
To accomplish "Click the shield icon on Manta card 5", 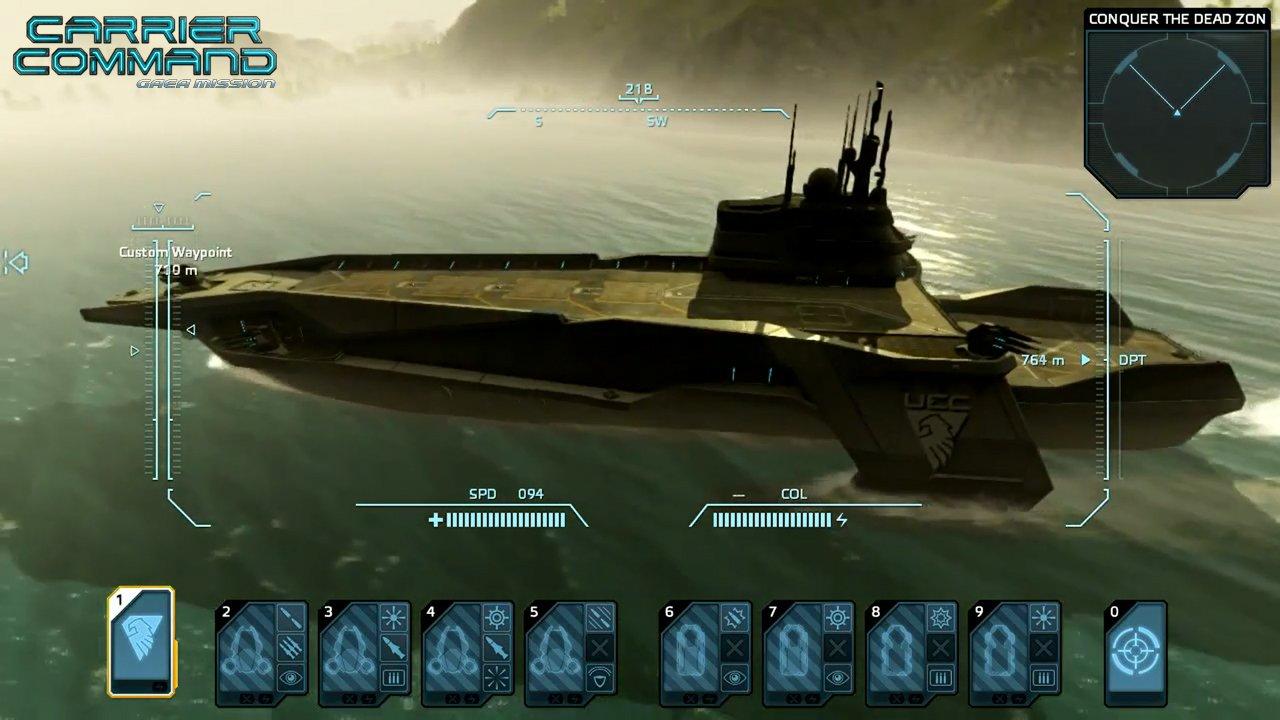I will click(x=598, y=677).
